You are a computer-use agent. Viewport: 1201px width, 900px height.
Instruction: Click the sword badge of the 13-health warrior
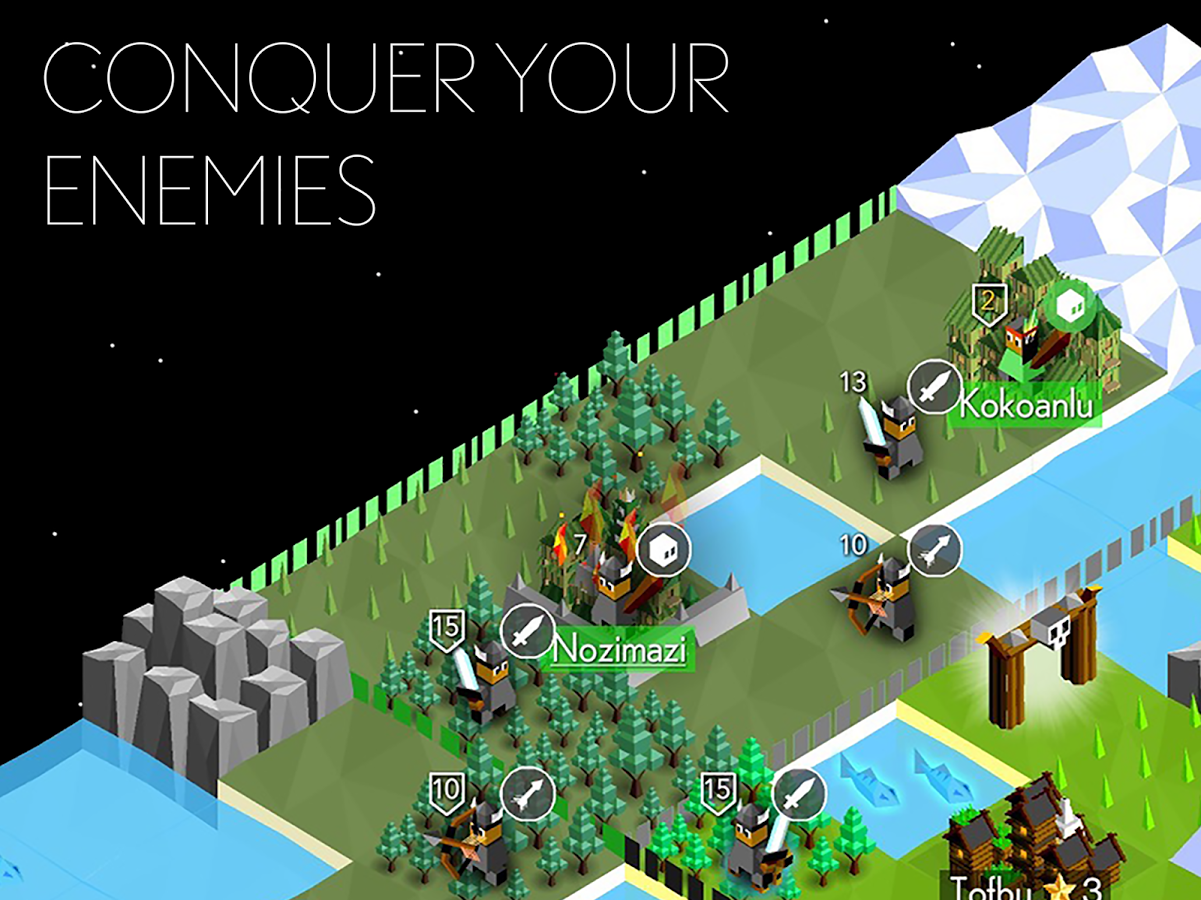click(934, 387)
